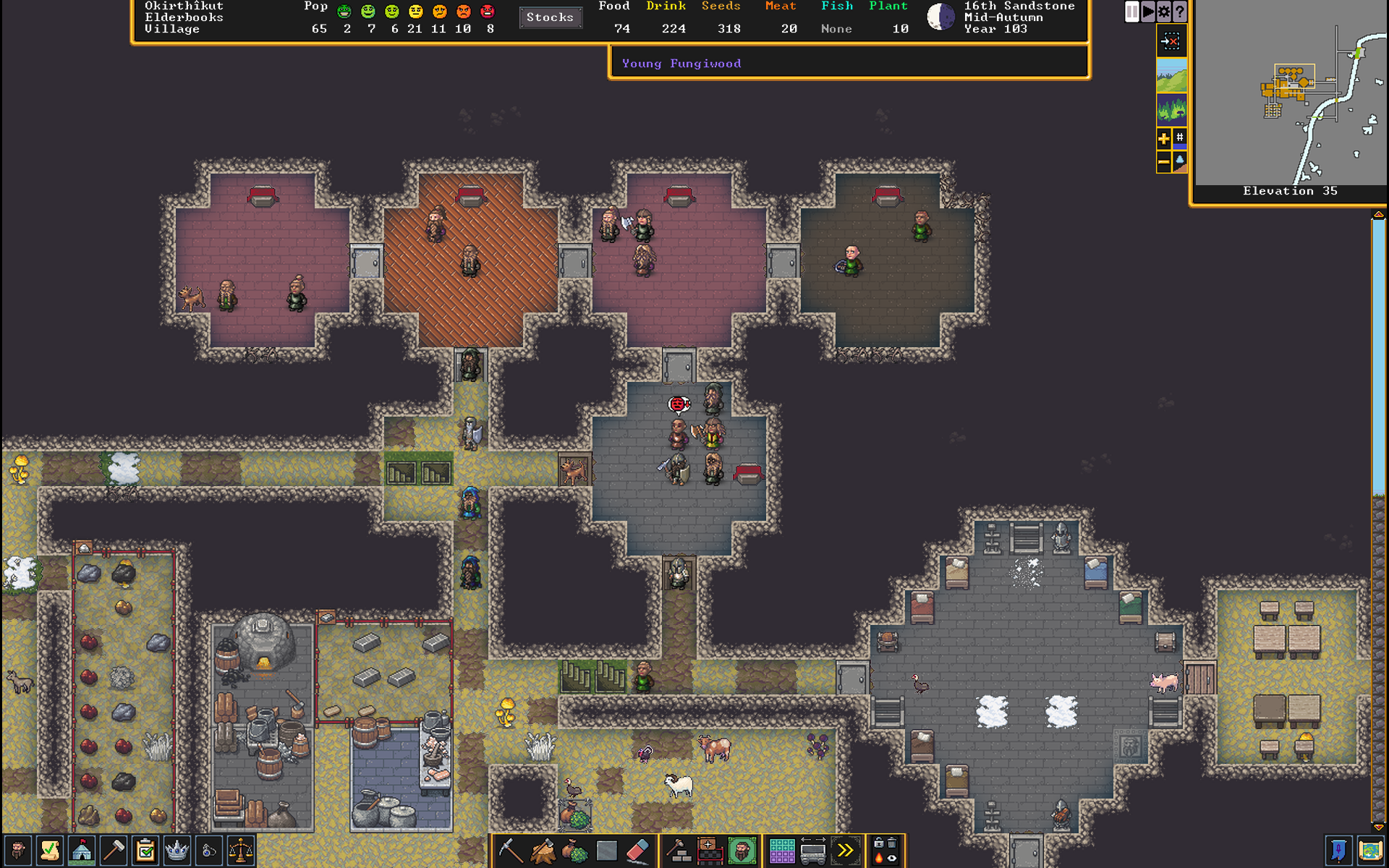Select the eraser tool
1389x868 pixels.
(638, 851)
